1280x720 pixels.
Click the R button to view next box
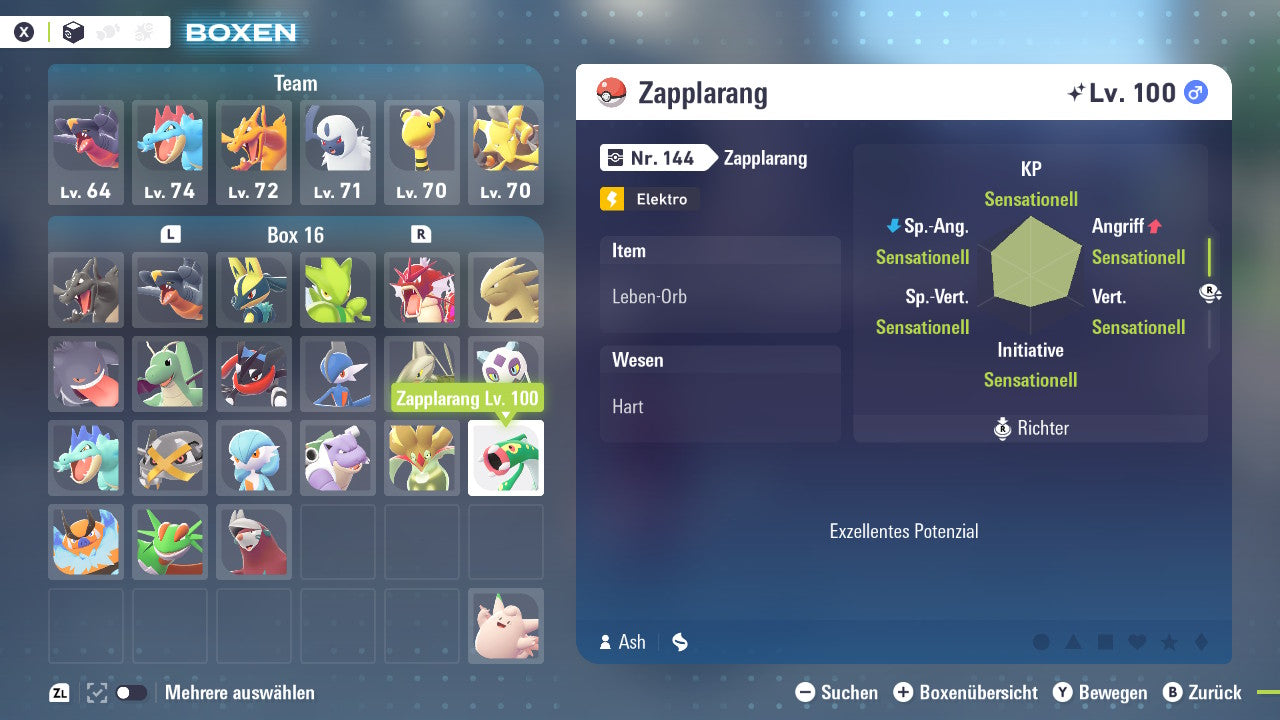[420, 235]
